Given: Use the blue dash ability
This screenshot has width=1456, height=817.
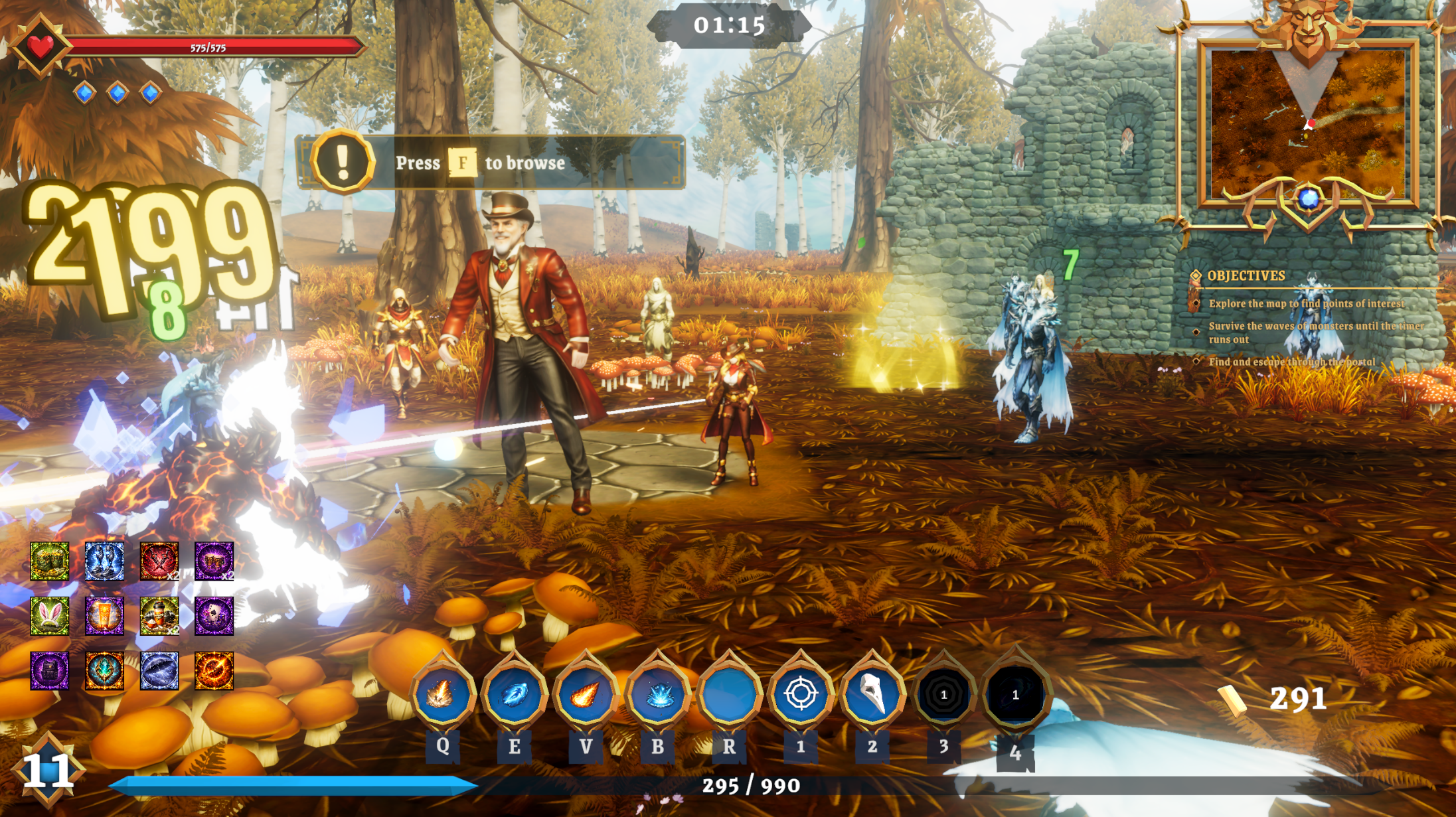Looking at the screenshot, I should [x=514, y=694].
